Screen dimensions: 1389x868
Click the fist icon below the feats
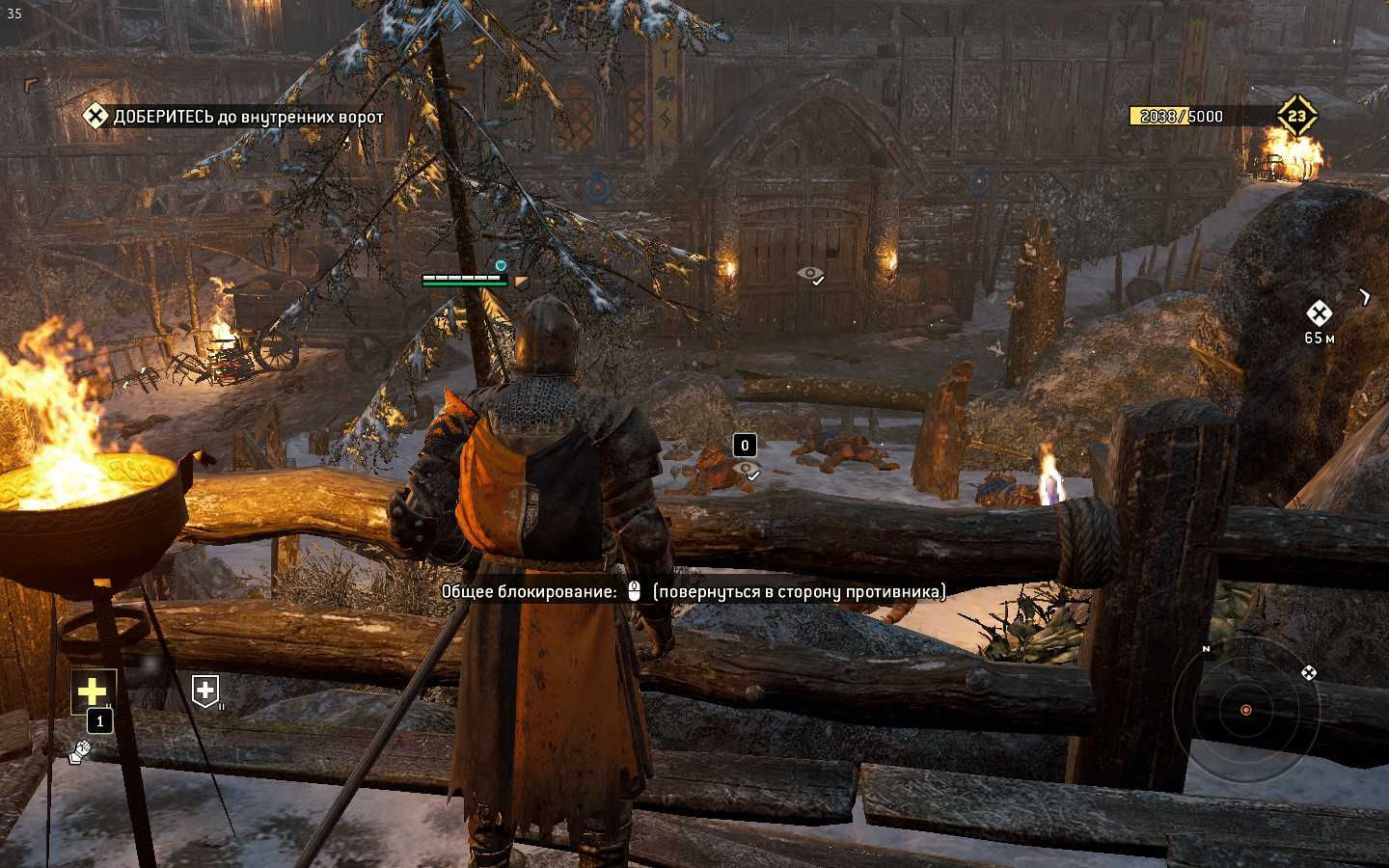click(79, 751)
